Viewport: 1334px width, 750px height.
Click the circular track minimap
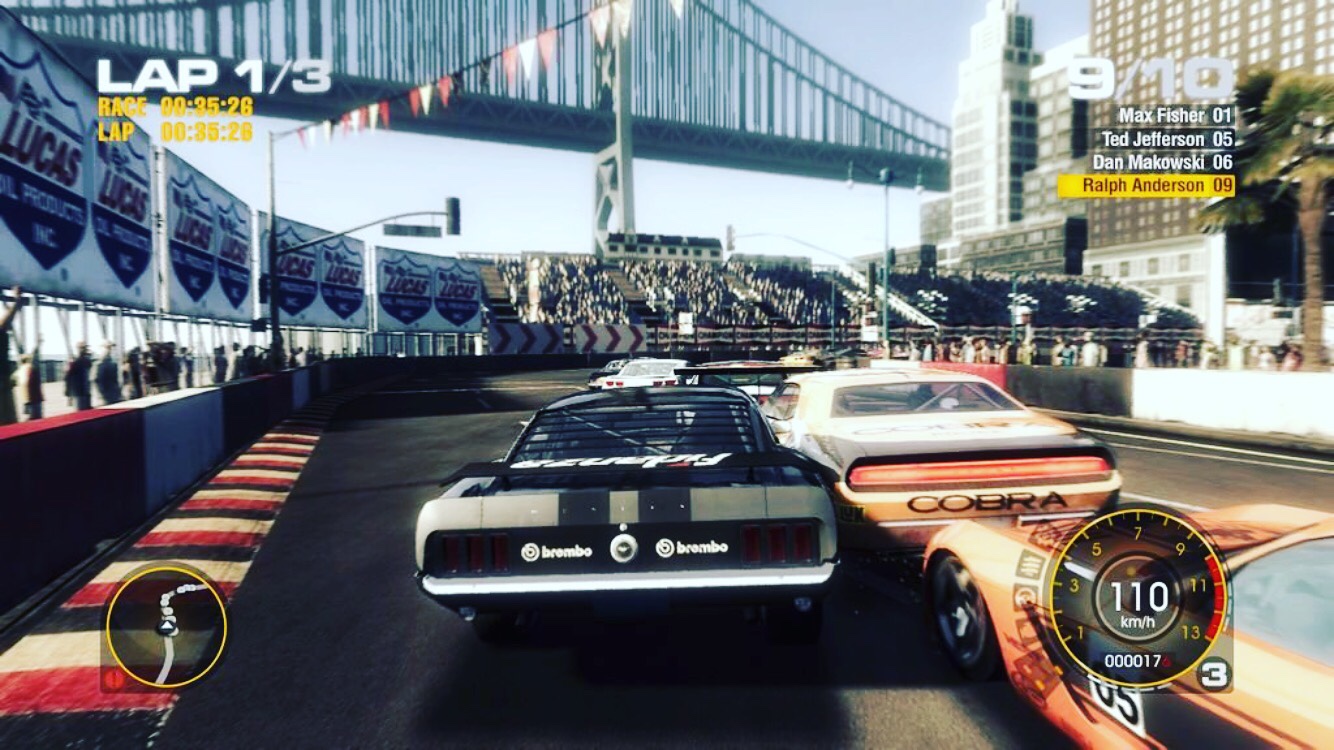click(x=166, y=627)
